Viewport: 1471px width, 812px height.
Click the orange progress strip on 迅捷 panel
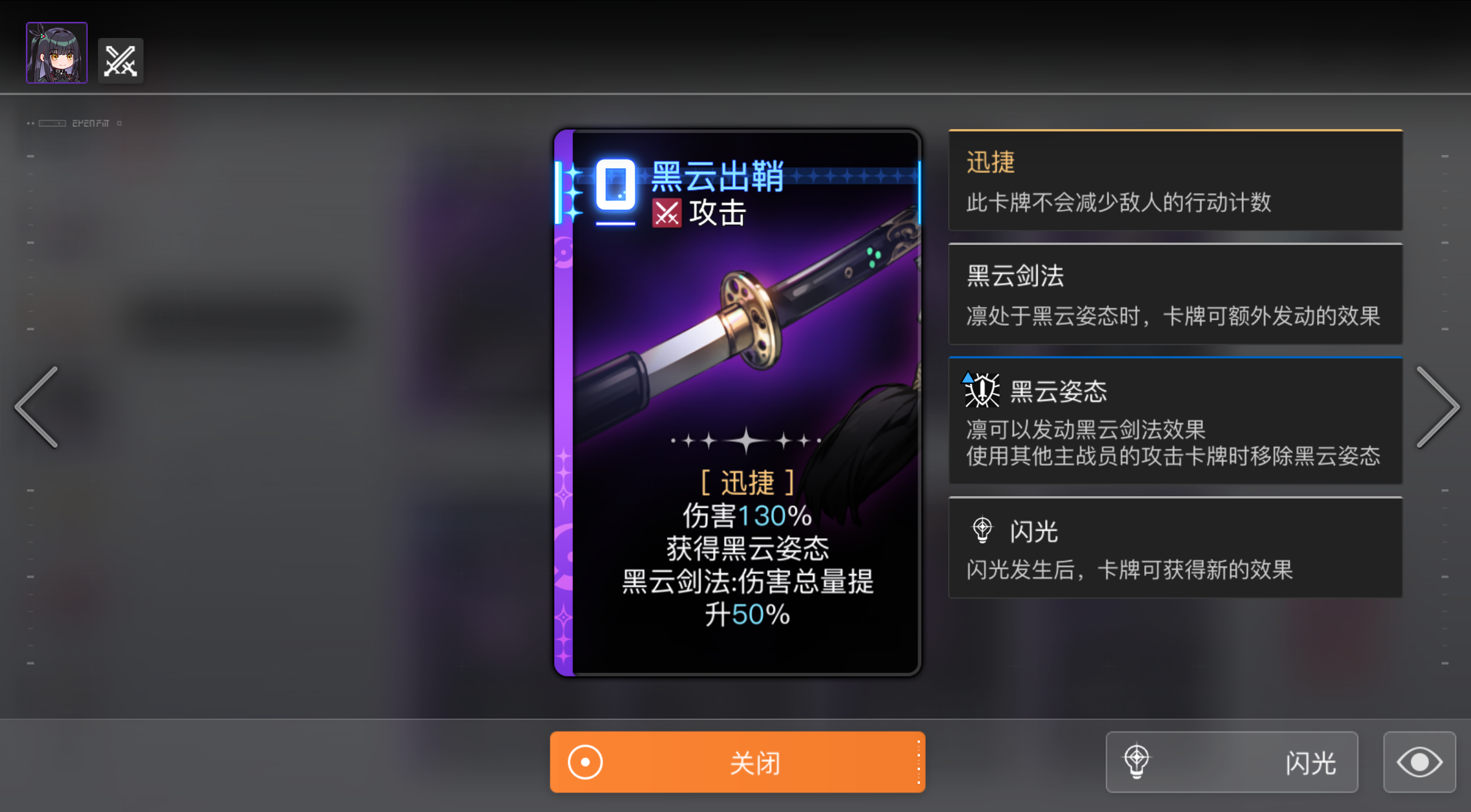point(1175,131)
